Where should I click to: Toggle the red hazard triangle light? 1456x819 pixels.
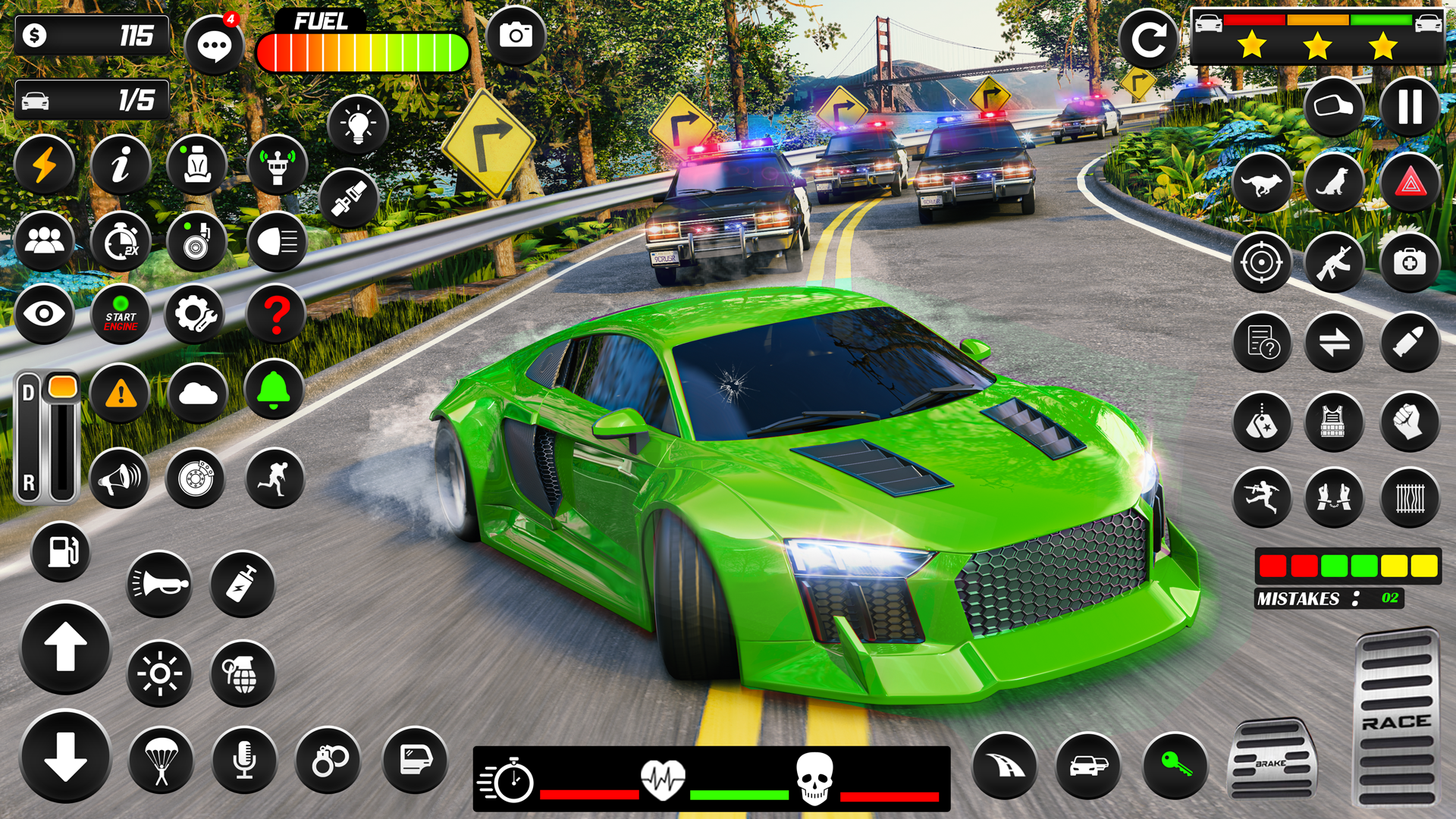tap(1409, 183)
